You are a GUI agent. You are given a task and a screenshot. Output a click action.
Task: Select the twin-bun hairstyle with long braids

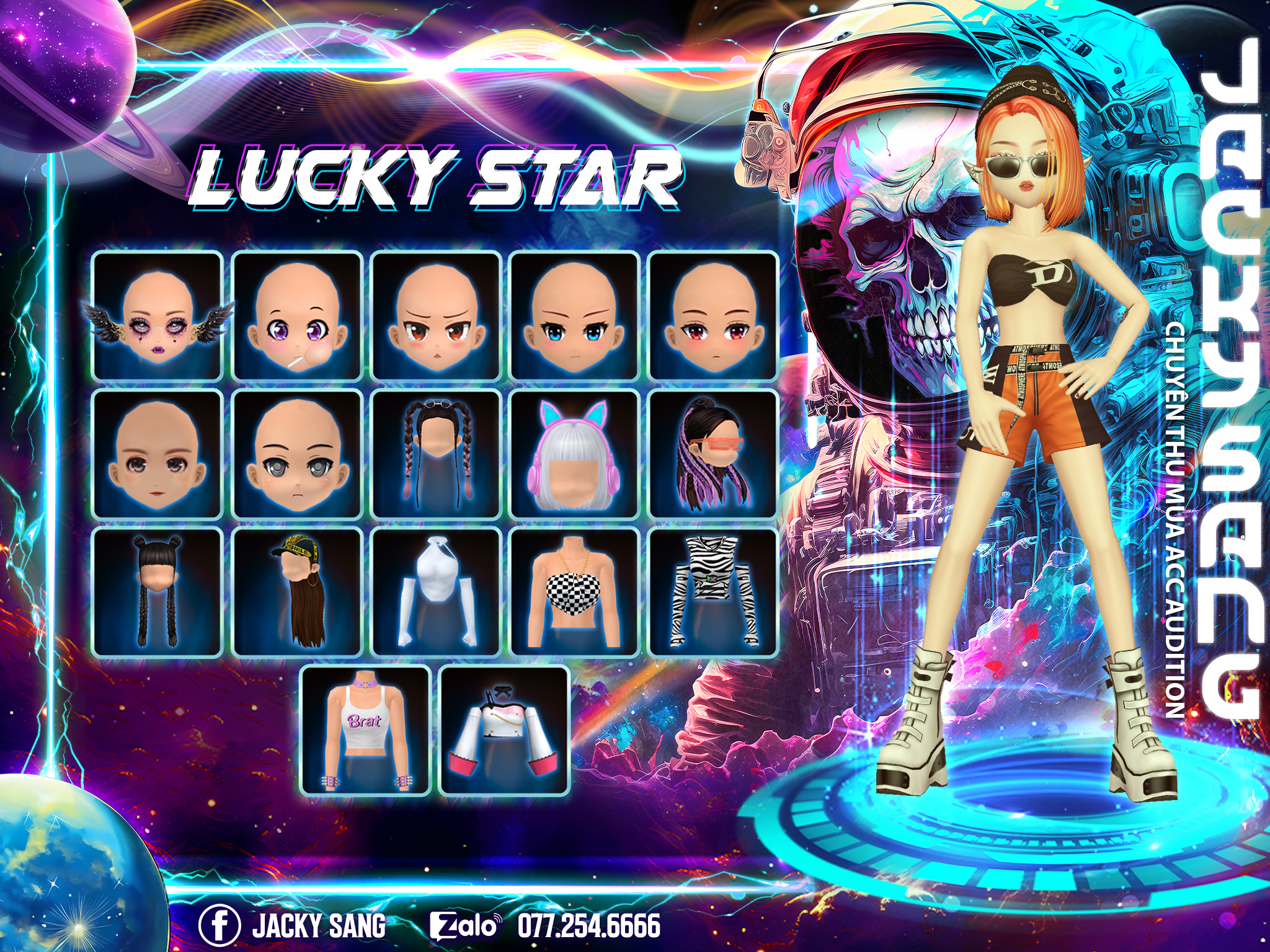[x=158, y=593]
